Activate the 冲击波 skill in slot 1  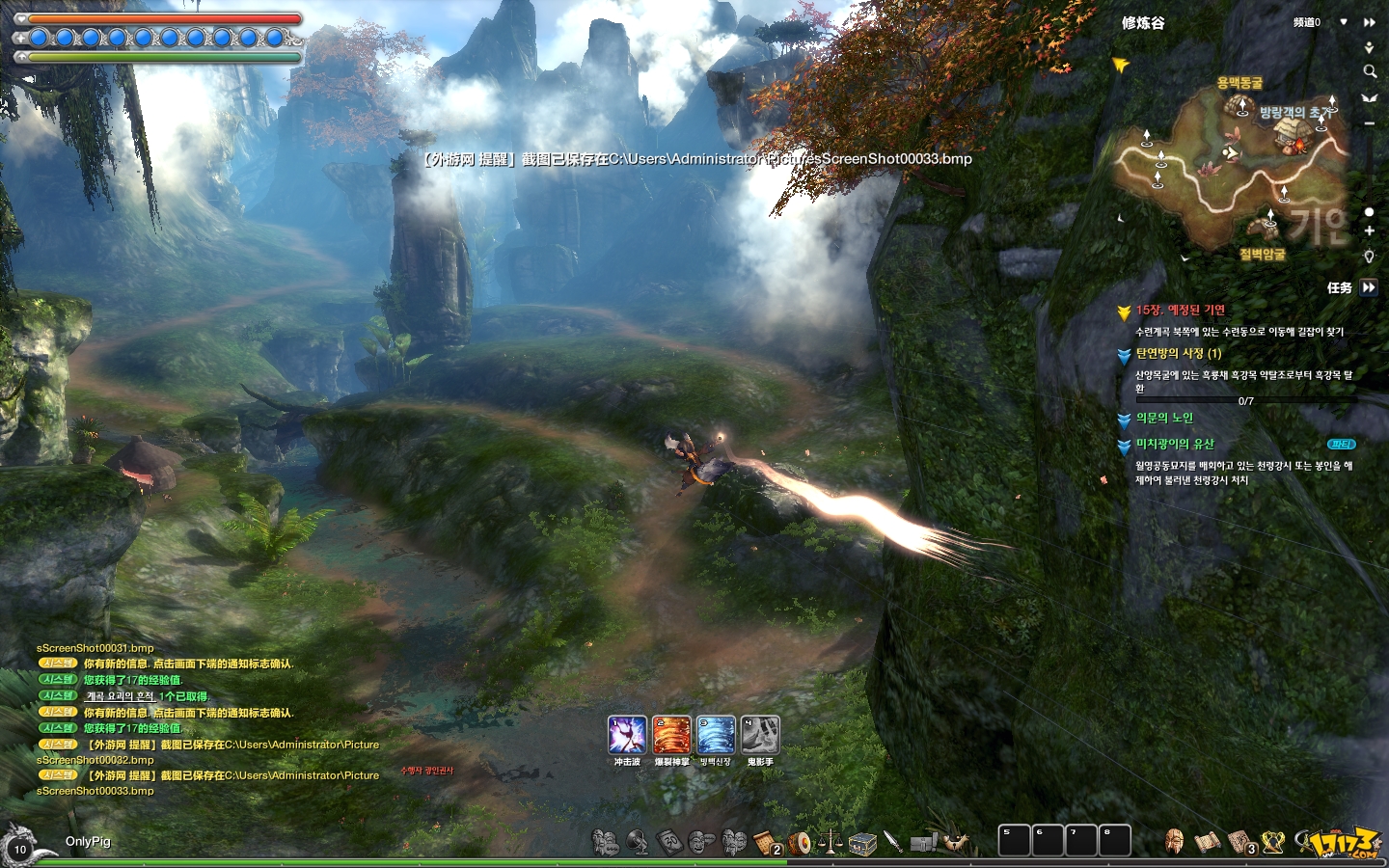pos(627,735)
